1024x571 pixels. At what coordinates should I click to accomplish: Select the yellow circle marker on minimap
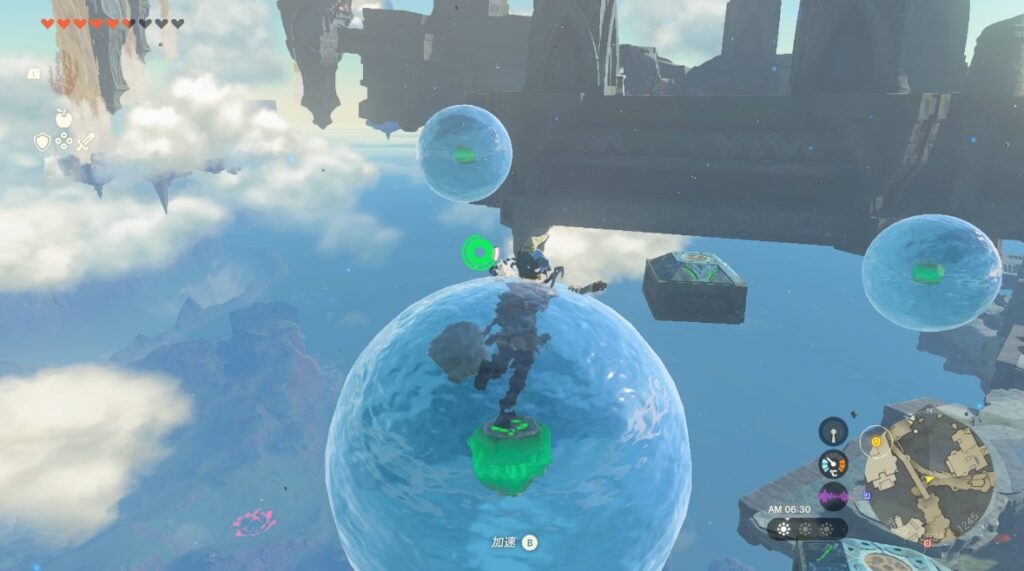tap(877, 440)
